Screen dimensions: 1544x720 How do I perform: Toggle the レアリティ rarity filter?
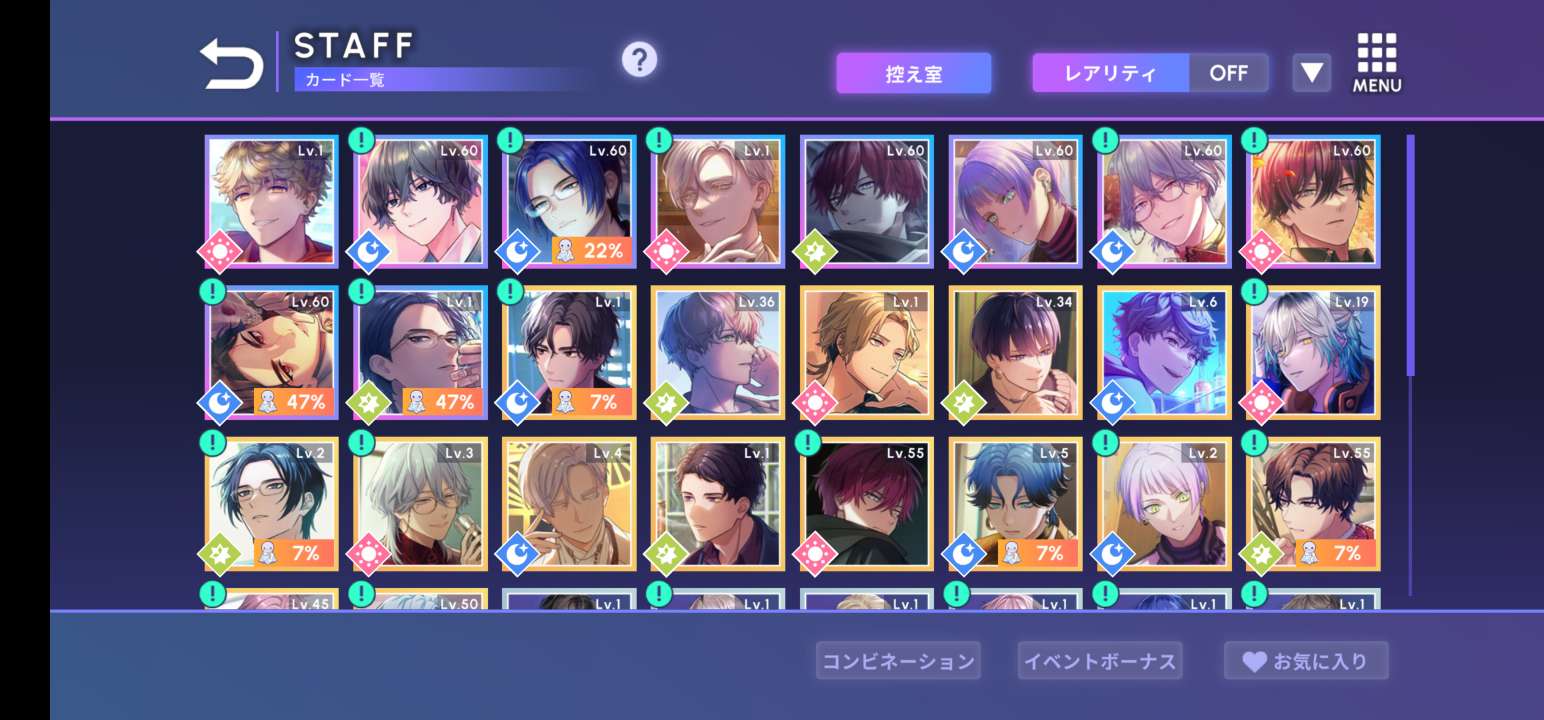coord(1150,73)
